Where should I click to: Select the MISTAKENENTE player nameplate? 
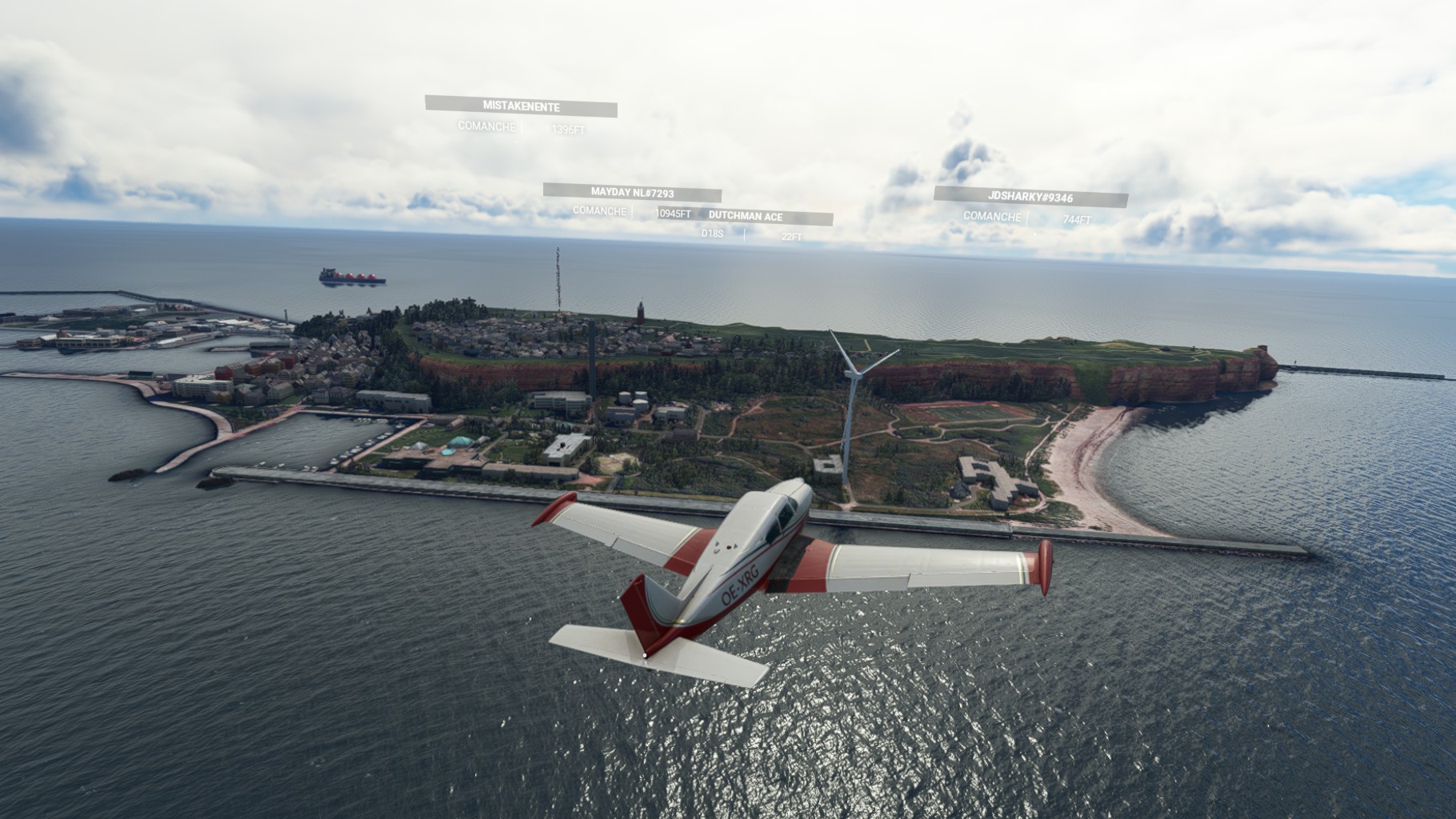[x=521, y=106]
